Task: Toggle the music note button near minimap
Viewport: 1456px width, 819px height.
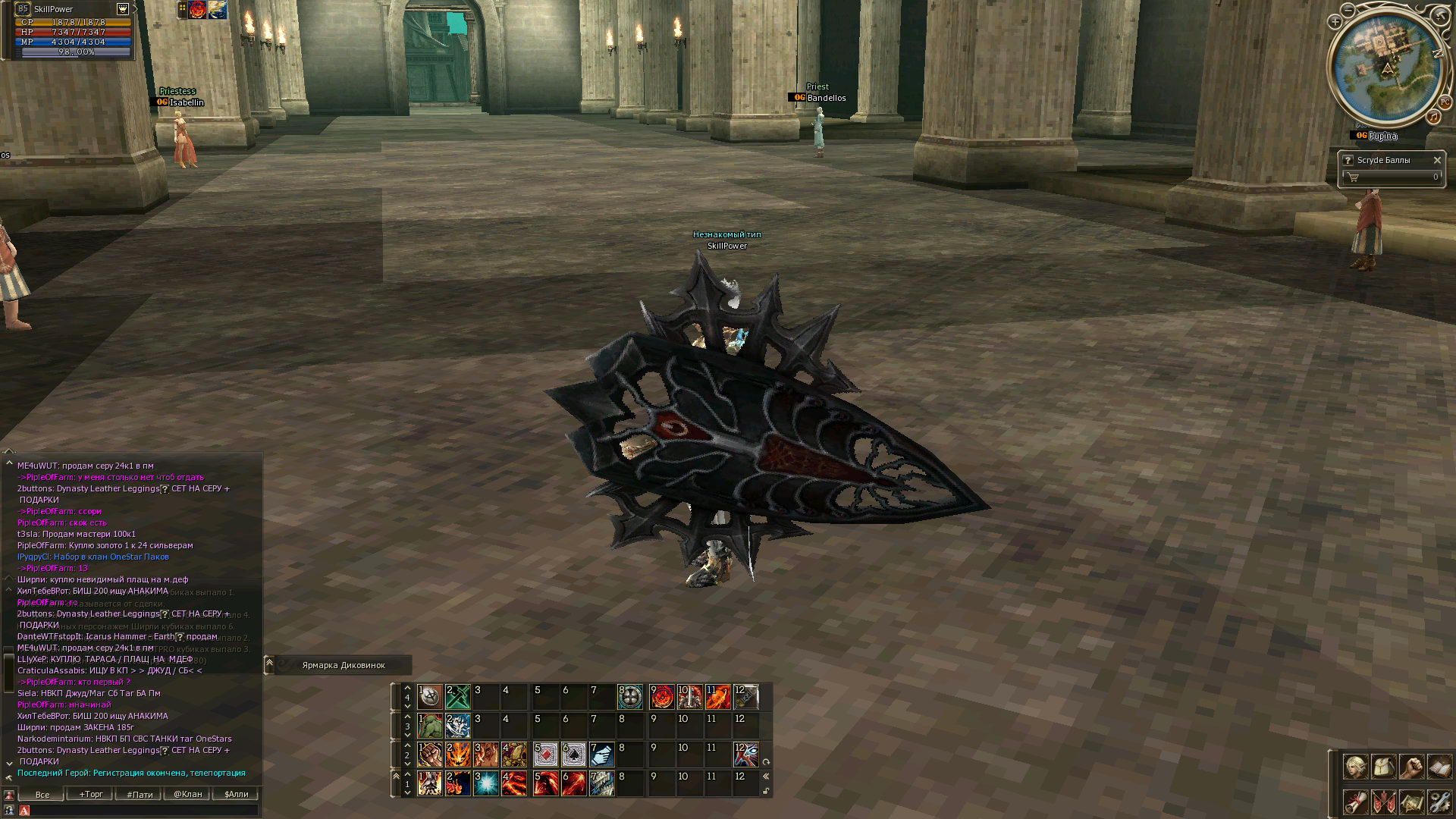Action: point(1432,117)
